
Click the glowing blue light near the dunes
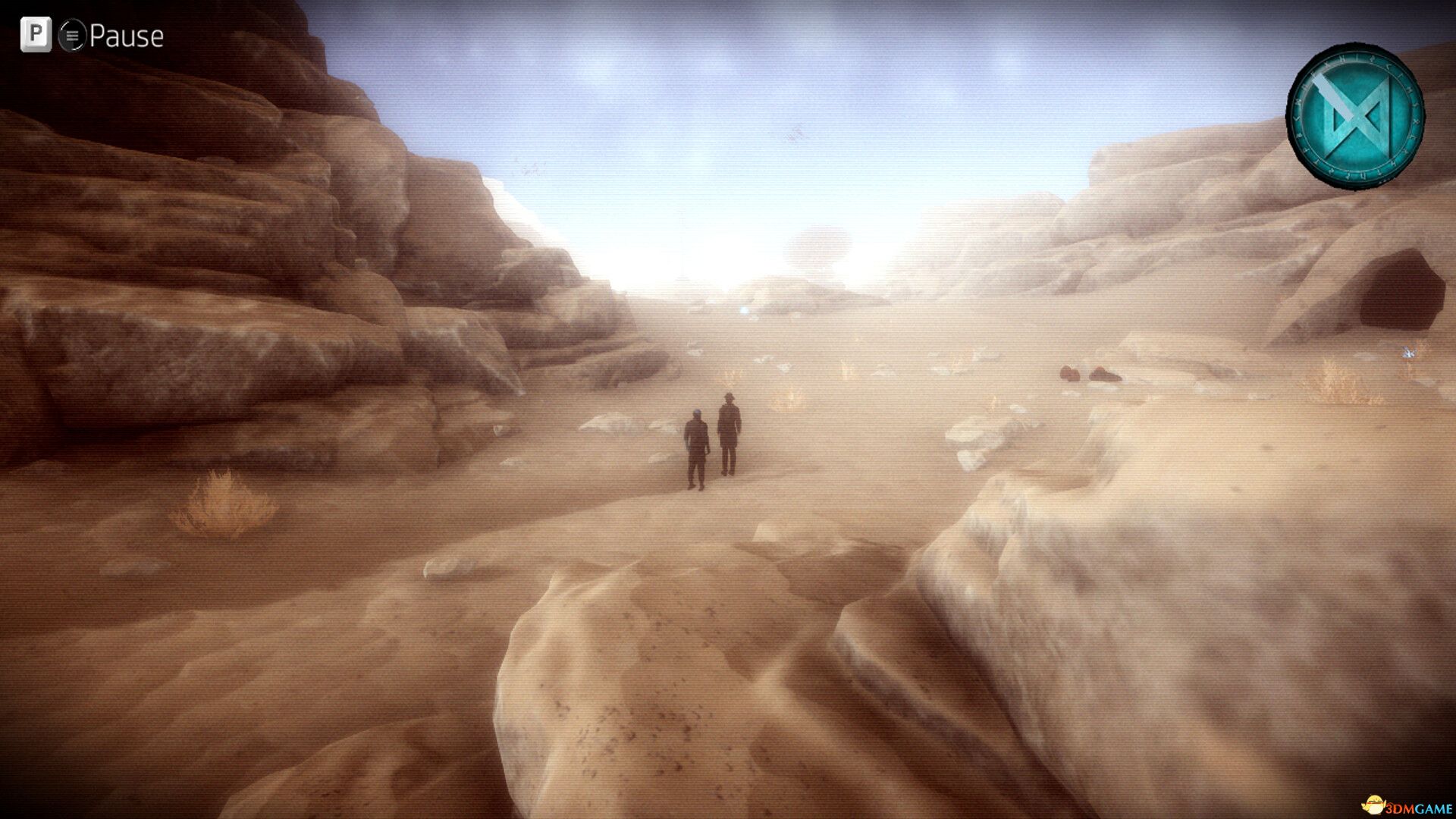point(744,311)
